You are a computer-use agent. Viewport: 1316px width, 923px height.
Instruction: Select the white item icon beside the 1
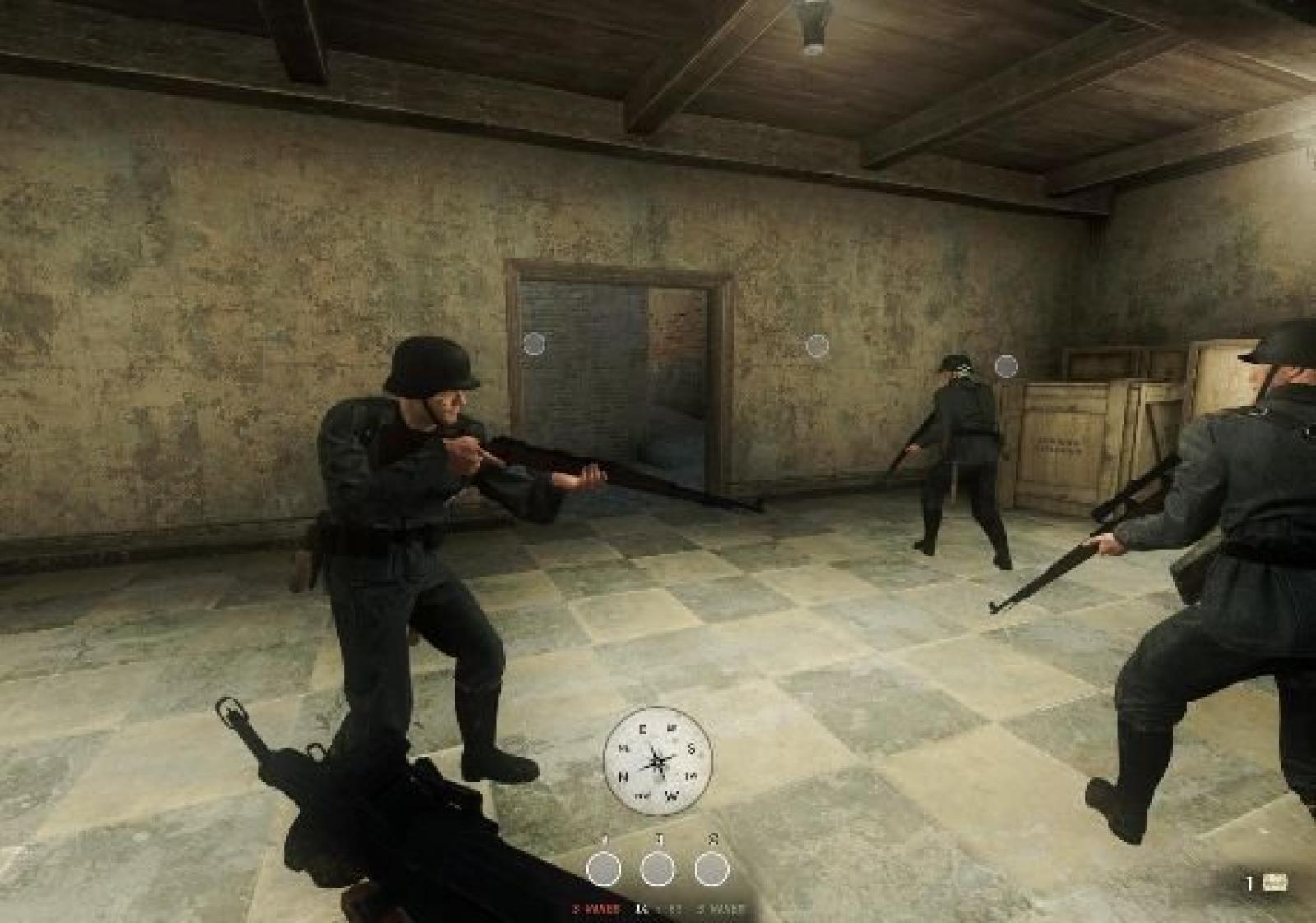click(x=1275, y=883)
